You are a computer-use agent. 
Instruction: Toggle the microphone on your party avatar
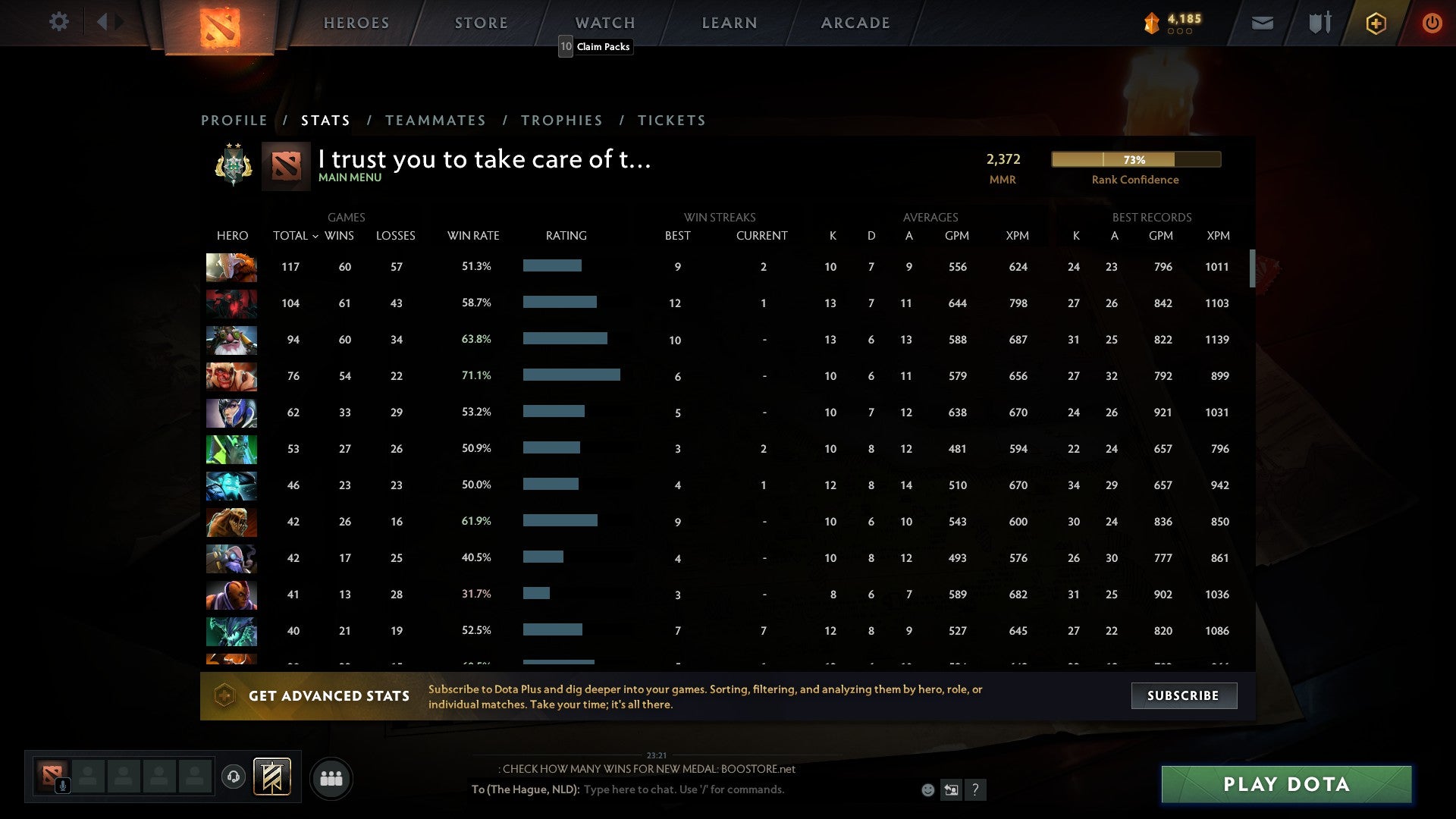[x=61, y=784]
